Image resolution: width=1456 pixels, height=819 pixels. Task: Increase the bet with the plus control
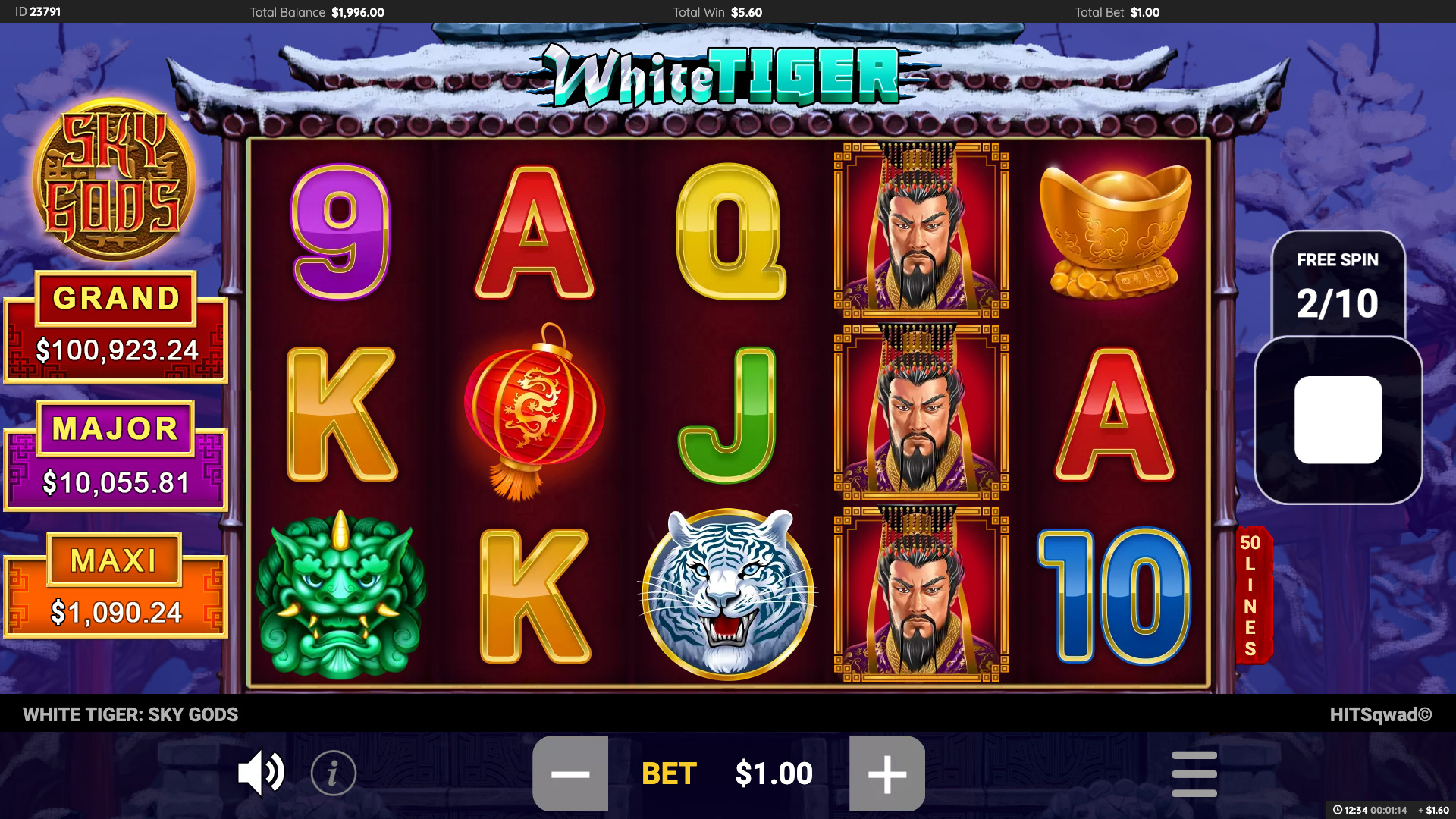pyautogui.click(x=889, y=773)
